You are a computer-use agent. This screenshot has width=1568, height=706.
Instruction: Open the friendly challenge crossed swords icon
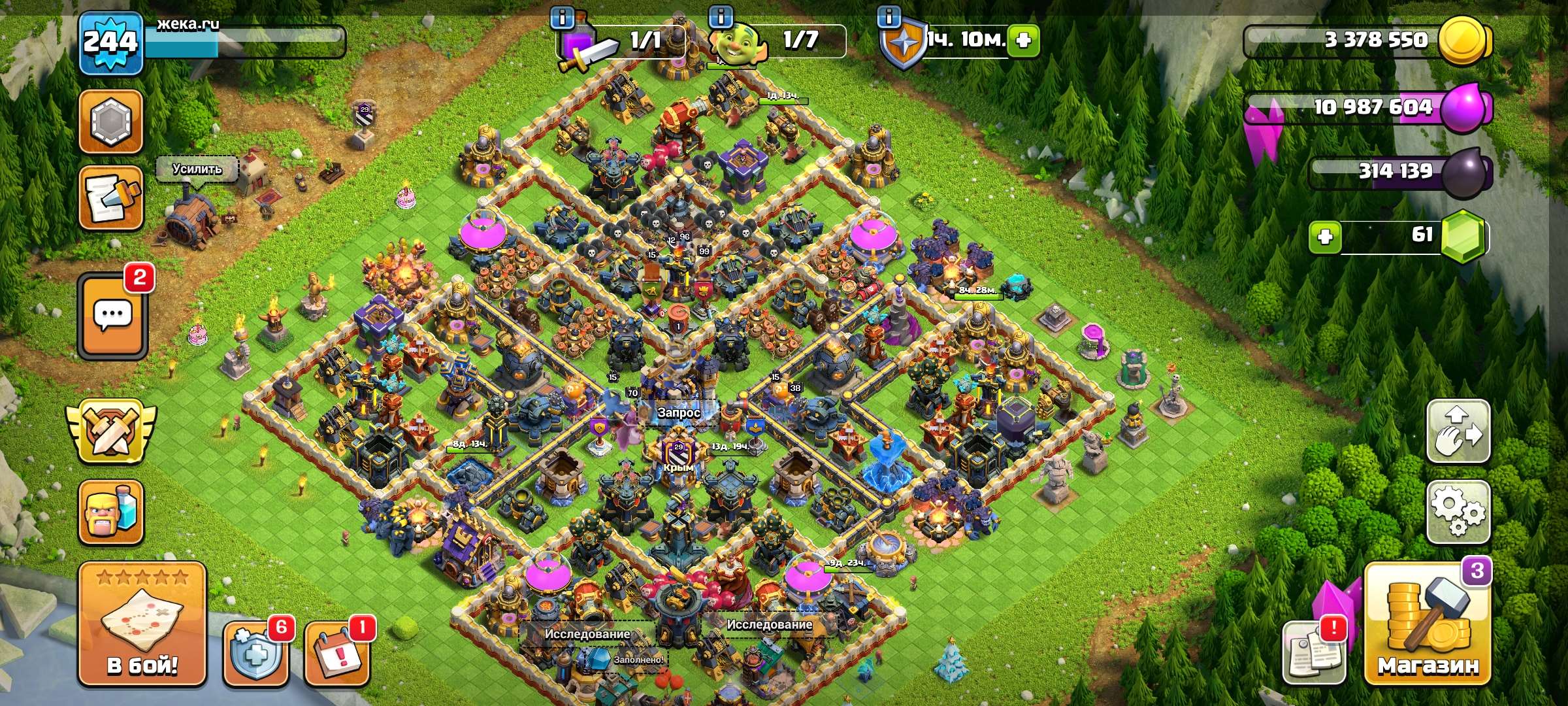point(110,431)
